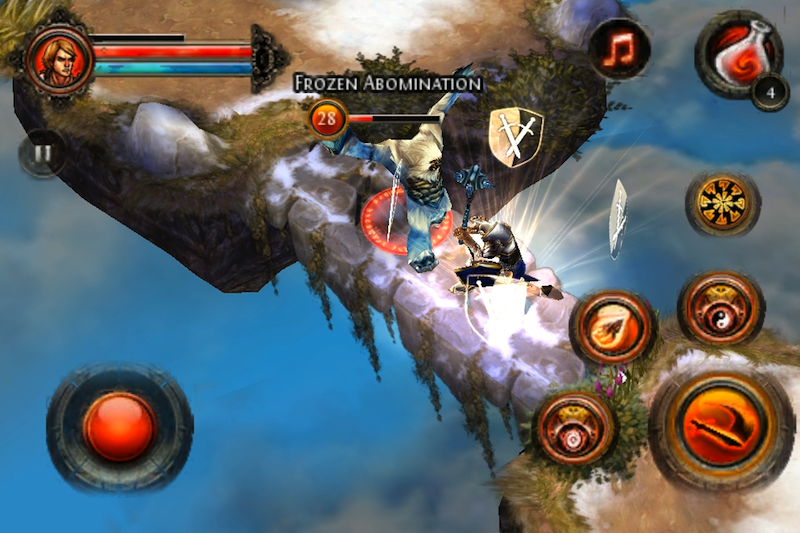The image size is (800, 533).
Task: Tap the hero portrait icon
Action: 60,59
